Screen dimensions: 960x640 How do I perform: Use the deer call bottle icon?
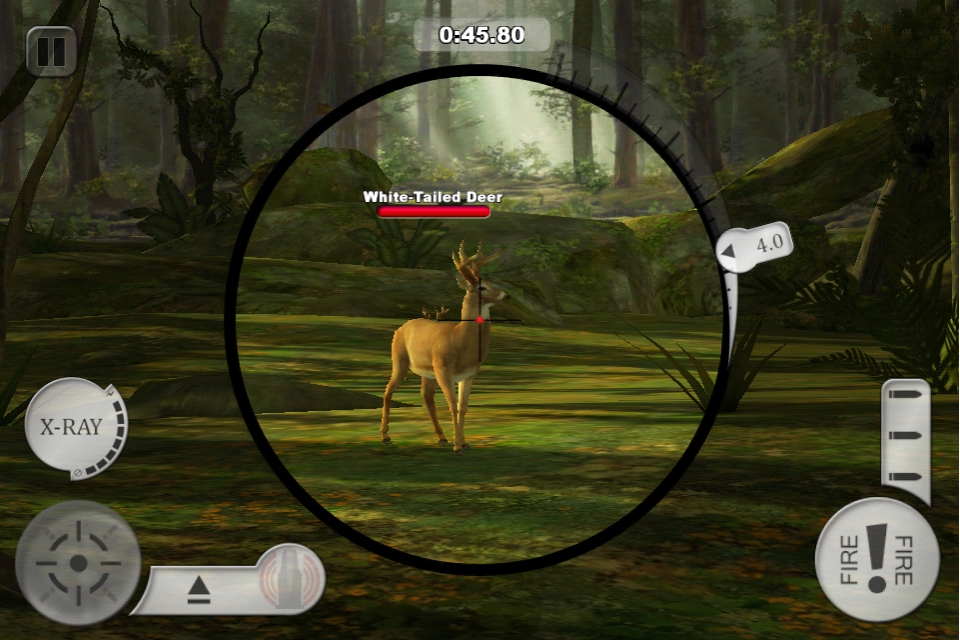coord(290,578)
